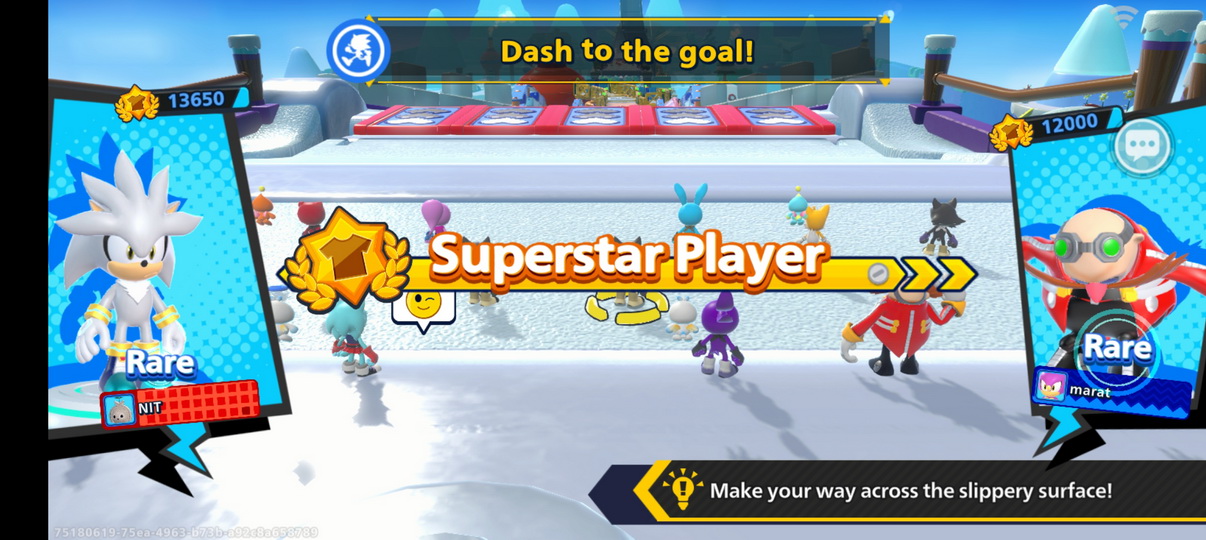Click the Dash to the goal objective banner

tap(625, 51)
